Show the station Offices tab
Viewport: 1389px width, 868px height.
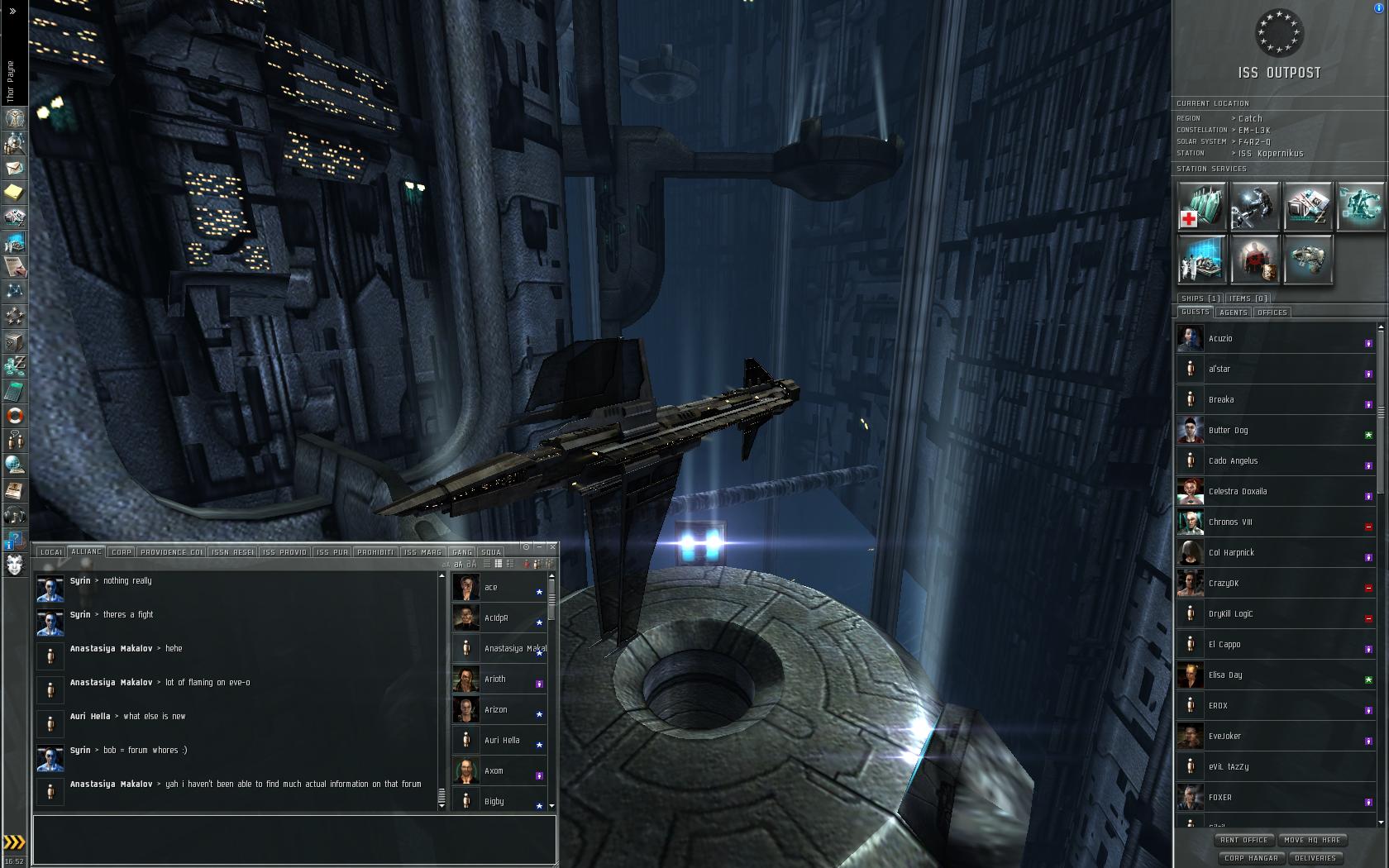pos(1272,312)
